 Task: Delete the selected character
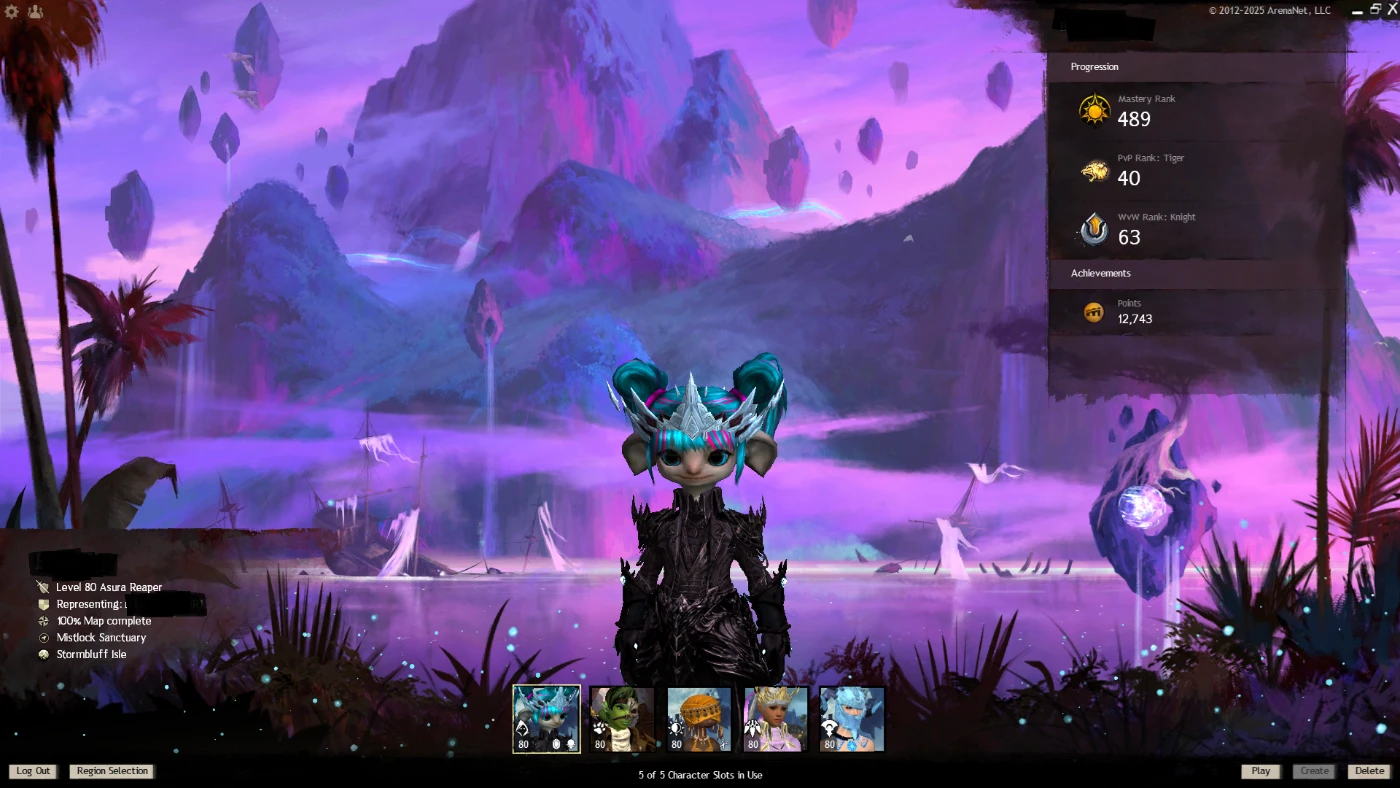point(1369,771)
